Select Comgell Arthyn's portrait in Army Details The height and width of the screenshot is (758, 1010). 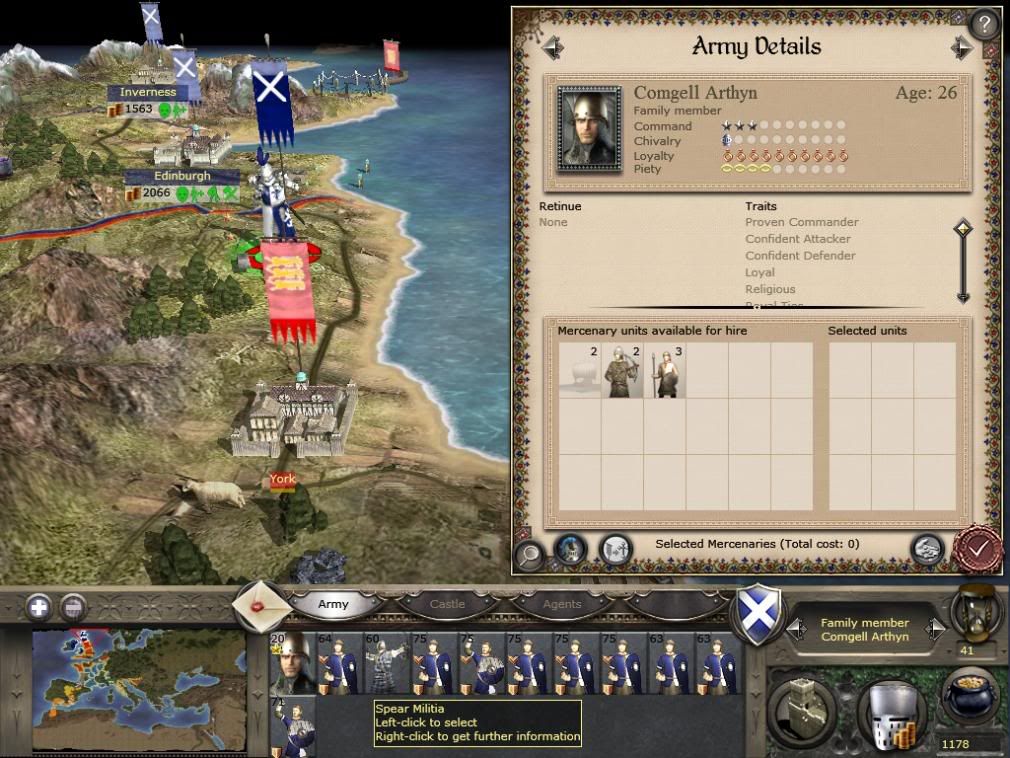(589, 129)
